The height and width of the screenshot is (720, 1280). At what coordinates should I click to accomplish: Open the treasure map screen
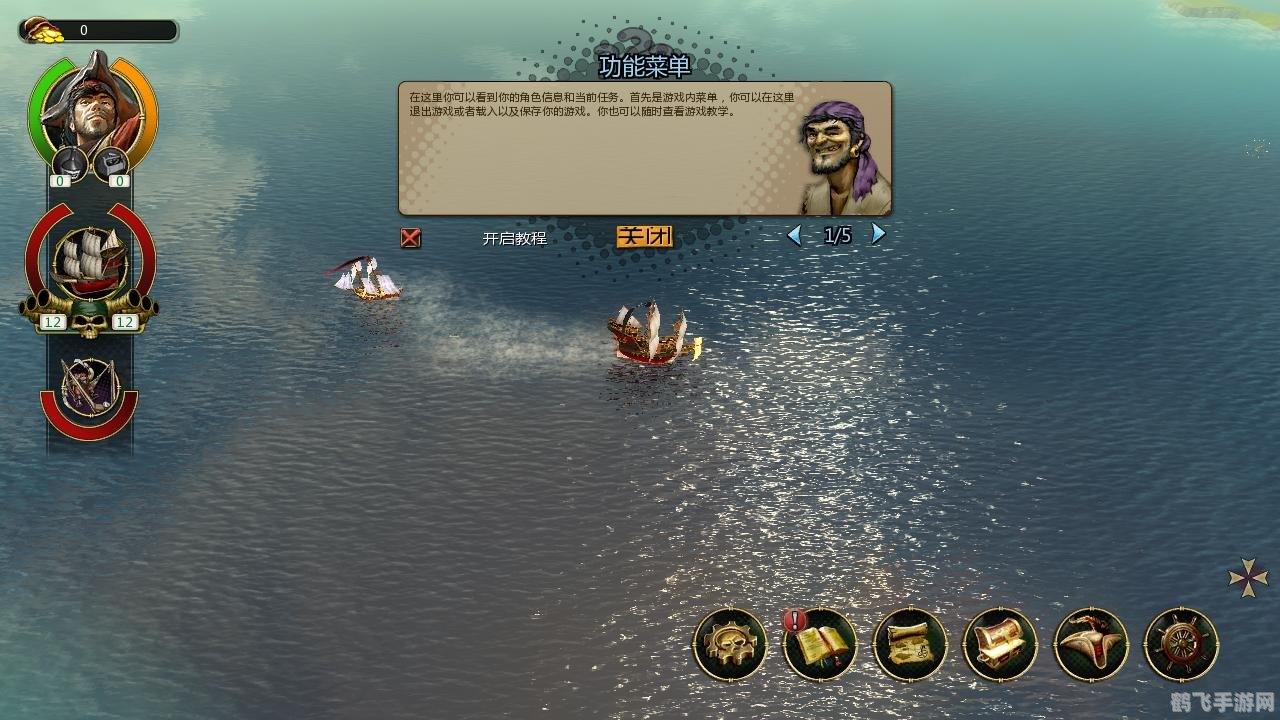pyautogui.click(x=910, y=645)
